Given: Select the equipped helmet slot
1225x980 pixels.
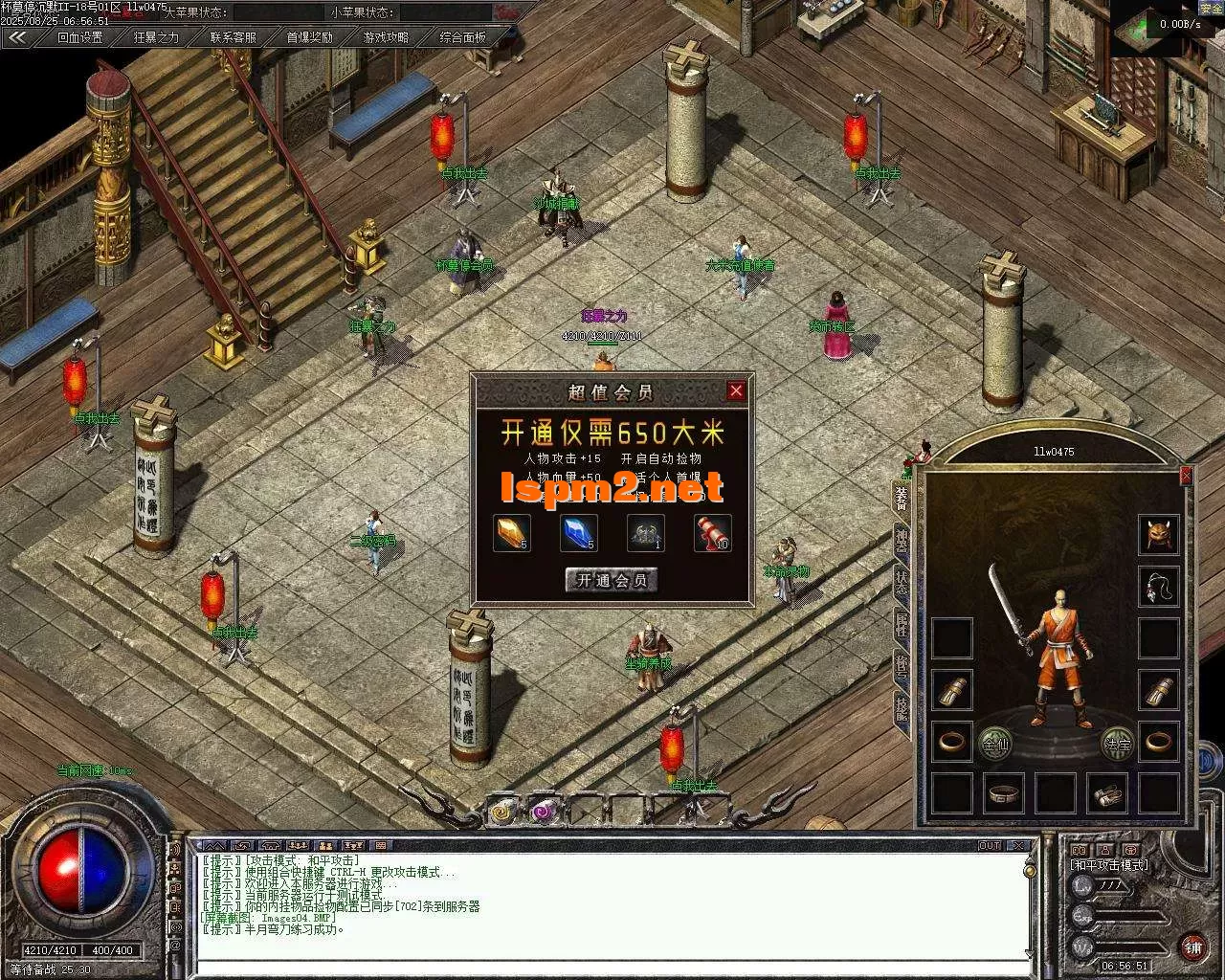Looking at the screenshot, I should click(1158, 534).
